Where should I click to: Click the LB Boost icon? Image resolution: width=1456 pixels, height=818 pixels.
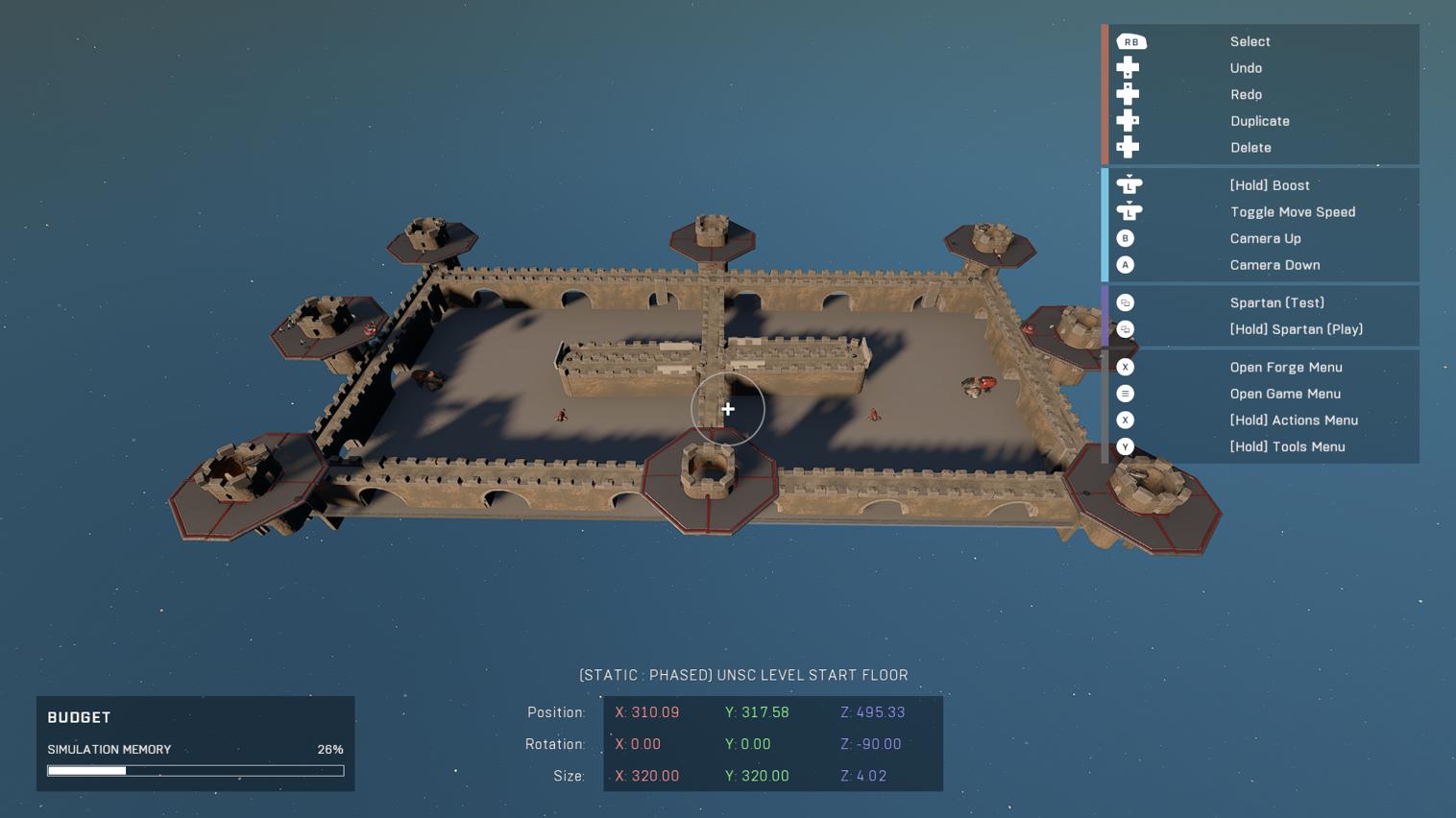(1129, 184)
